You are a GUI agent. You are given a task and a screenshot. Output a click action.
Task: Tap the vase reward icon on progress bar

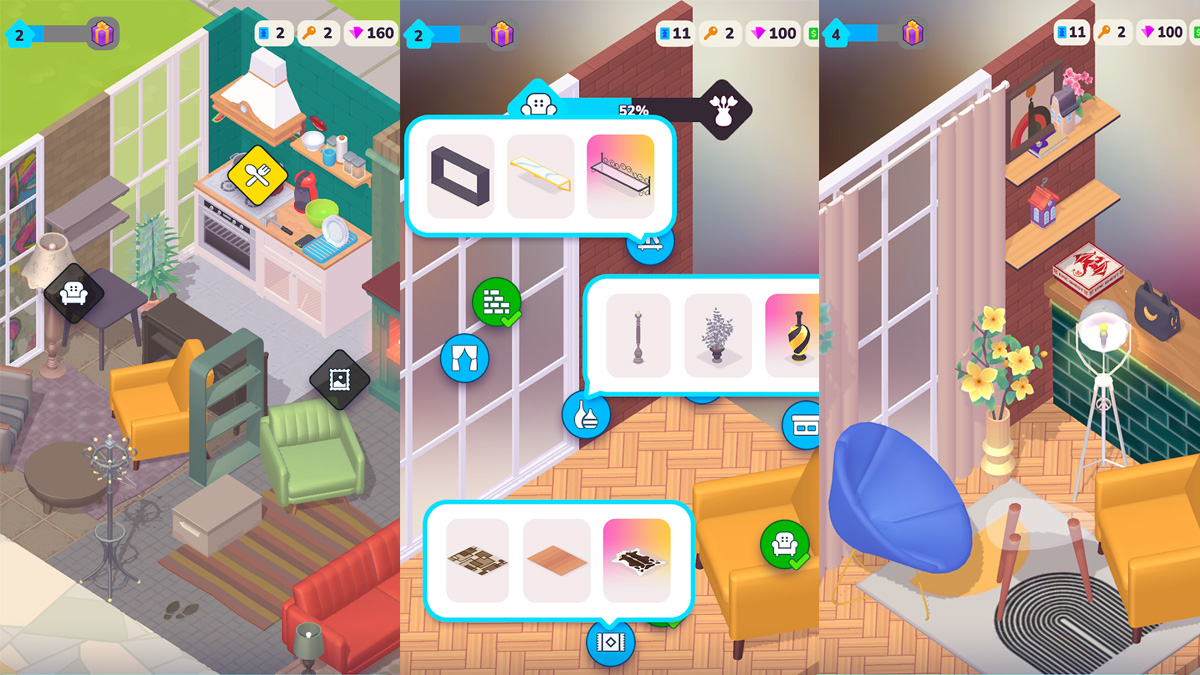point(722,109)
